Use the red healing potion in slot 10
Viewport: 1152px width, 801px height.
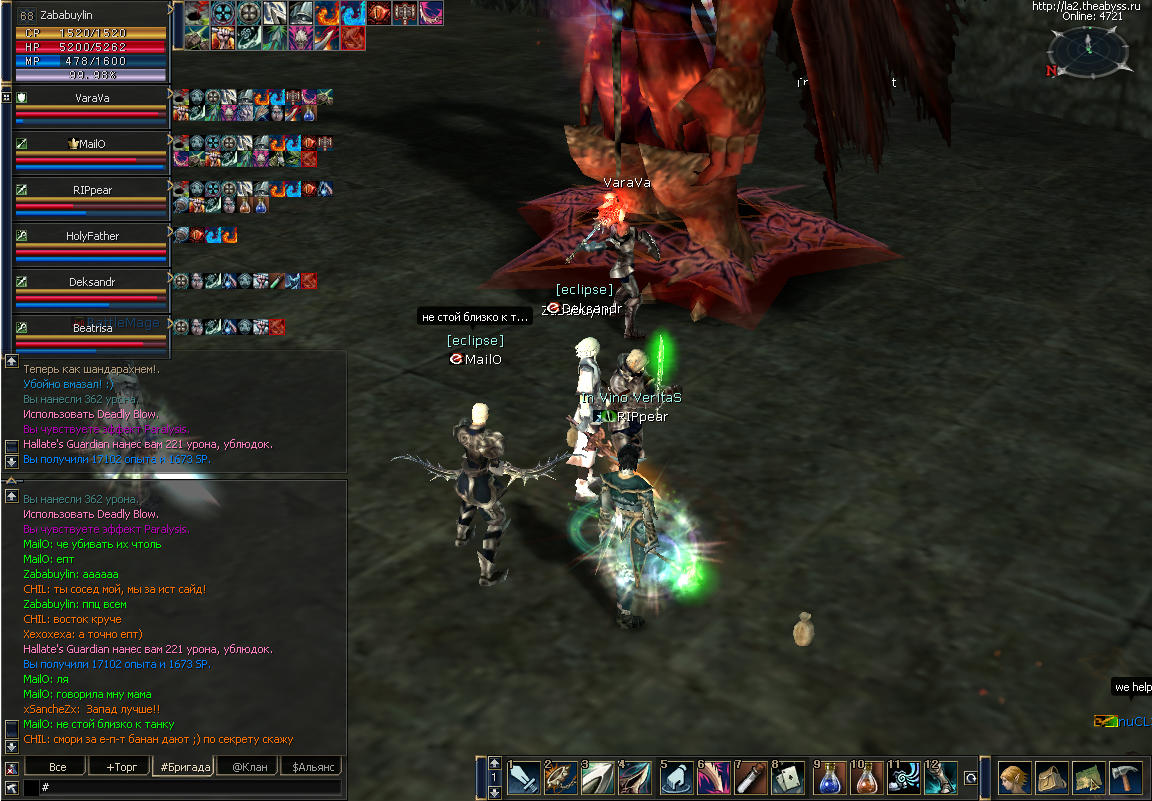point(866,779)
